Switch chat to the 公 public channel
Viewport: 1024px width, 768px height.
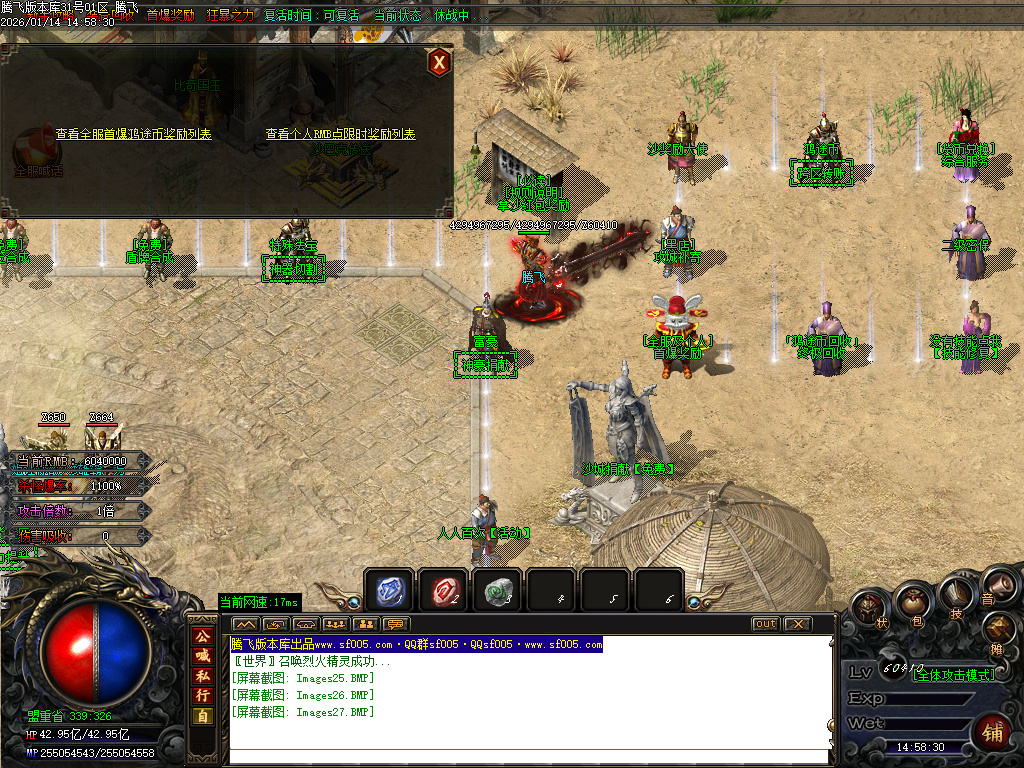203,636
